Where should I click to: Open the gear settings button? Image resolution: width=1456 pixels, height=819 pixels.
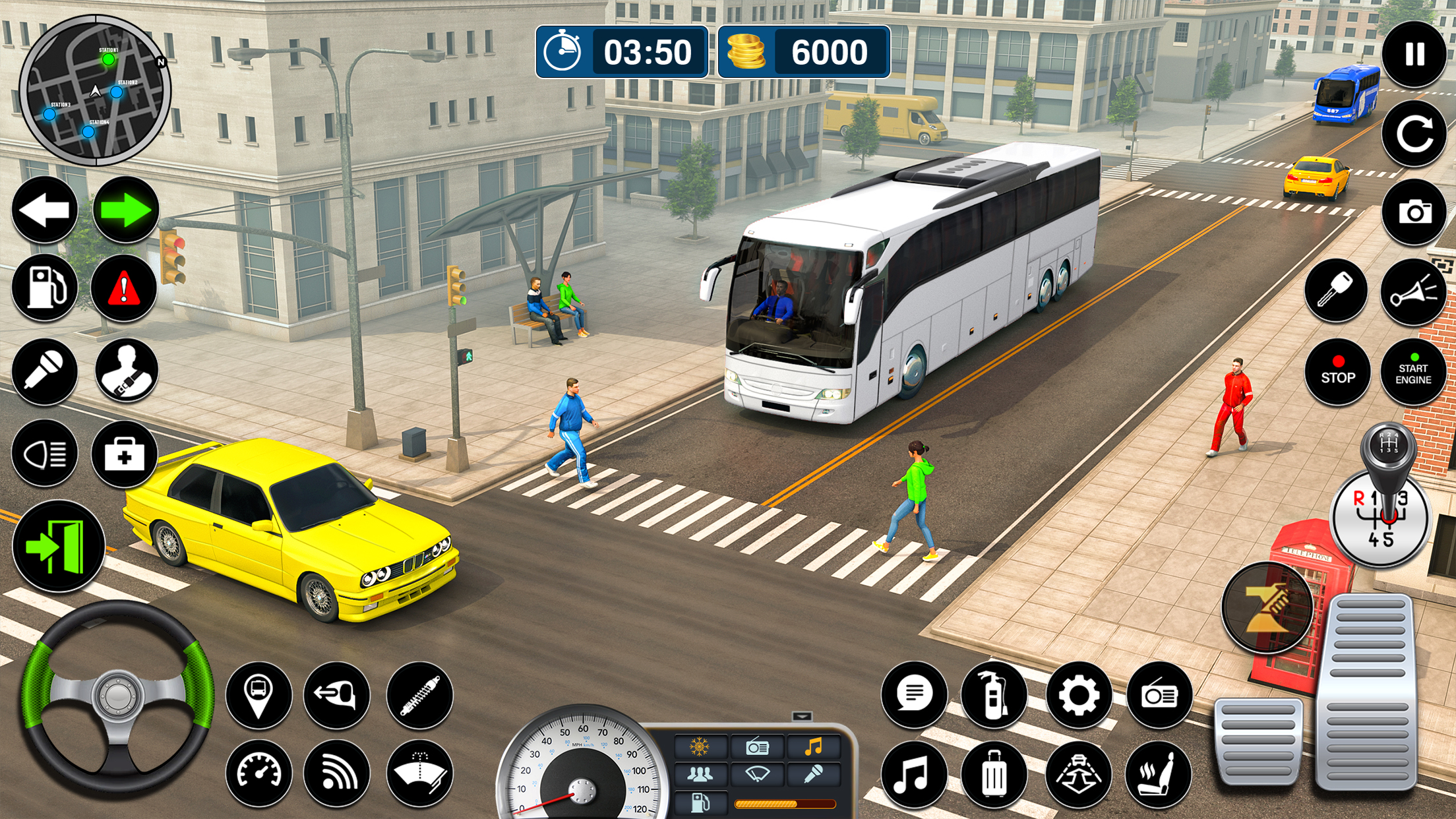tap(1079, 695)
